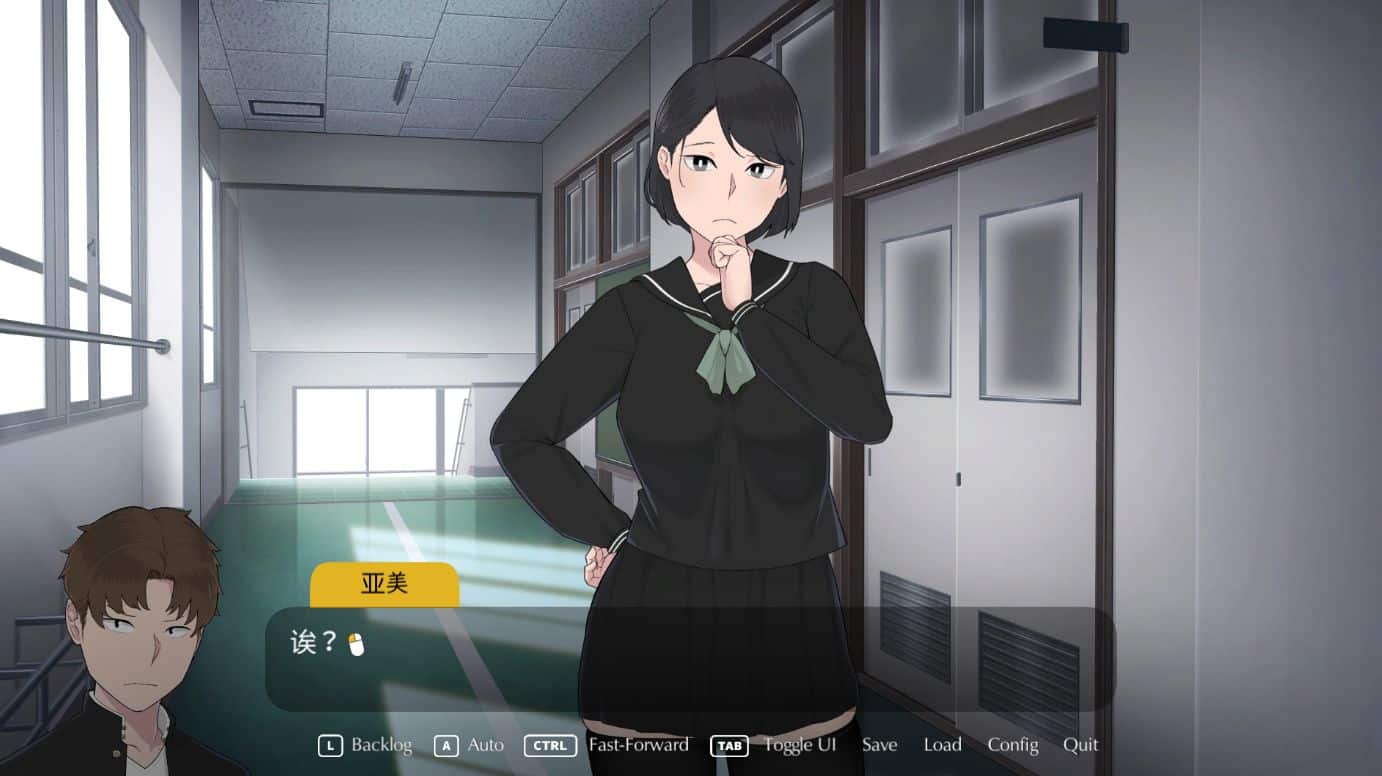Open the Load menu
1382x776 pixels.
click(x=942, y=745)
